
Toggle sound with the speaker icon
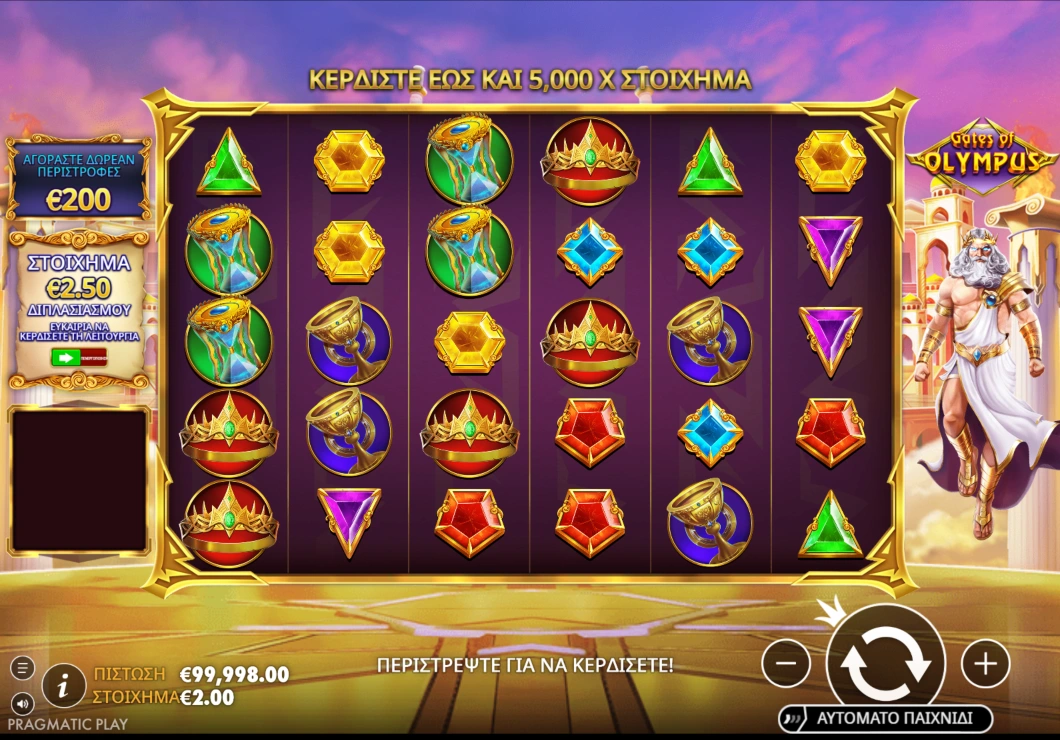click(22, 703)
